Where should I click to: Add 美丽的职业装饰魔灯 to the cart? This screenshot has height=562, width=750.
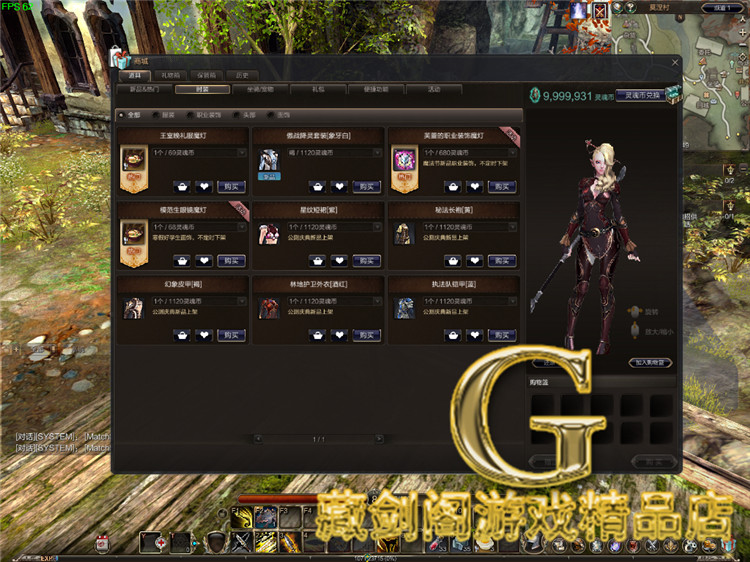tap(453, 186)
